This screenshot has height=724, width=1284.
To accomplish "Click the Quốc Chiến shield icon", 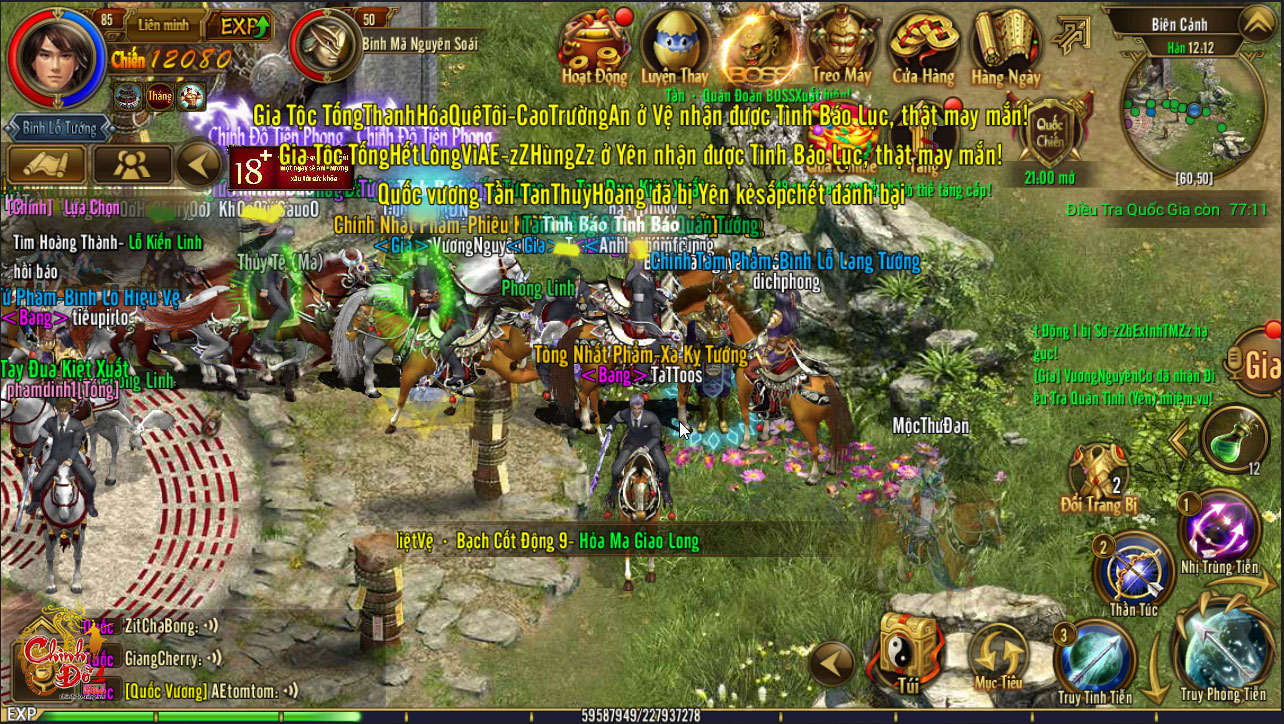I will (1048, 132).
